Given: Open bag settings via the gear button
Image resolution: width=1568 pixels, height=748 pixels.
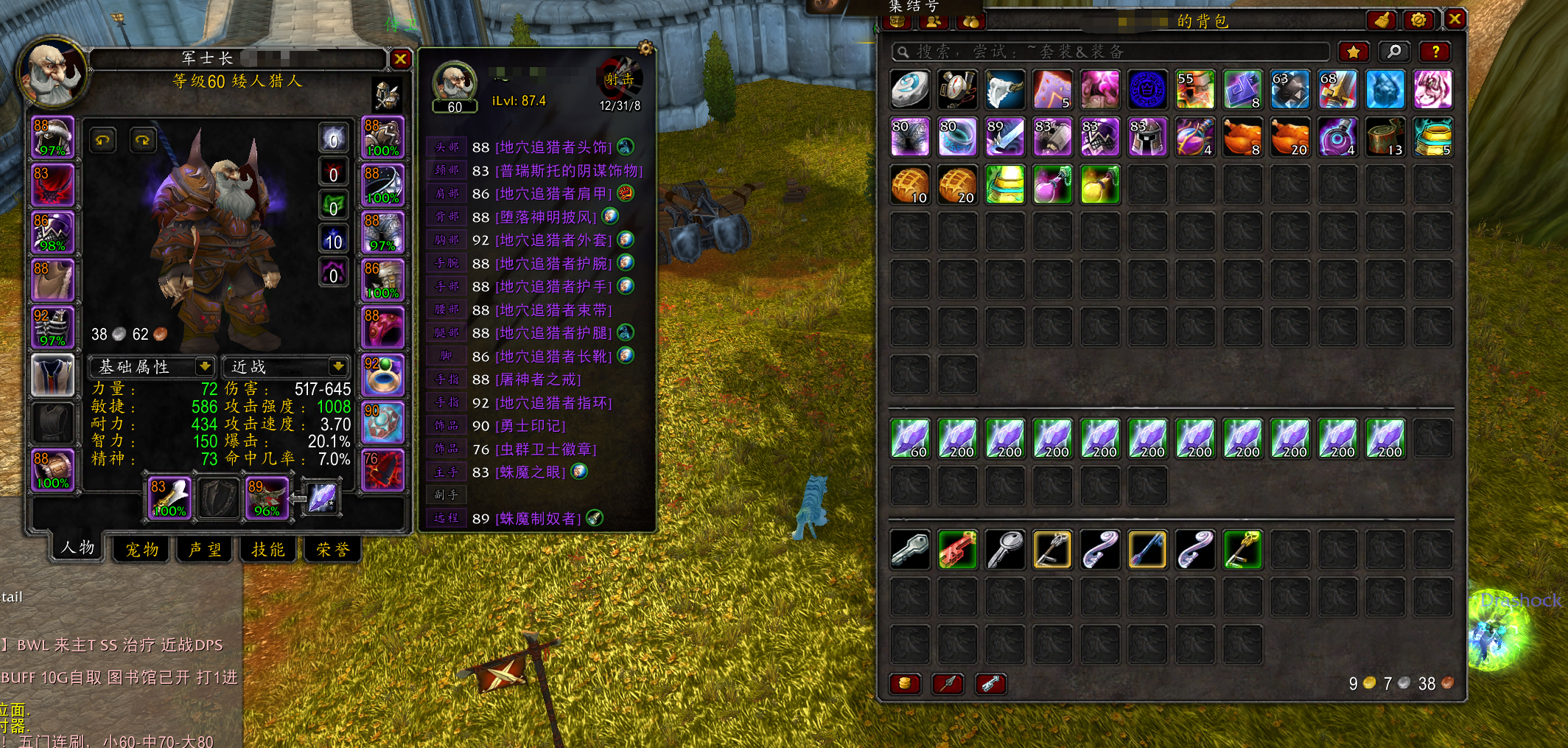Looking at the screenshot, I should (x=1418, y=20).
